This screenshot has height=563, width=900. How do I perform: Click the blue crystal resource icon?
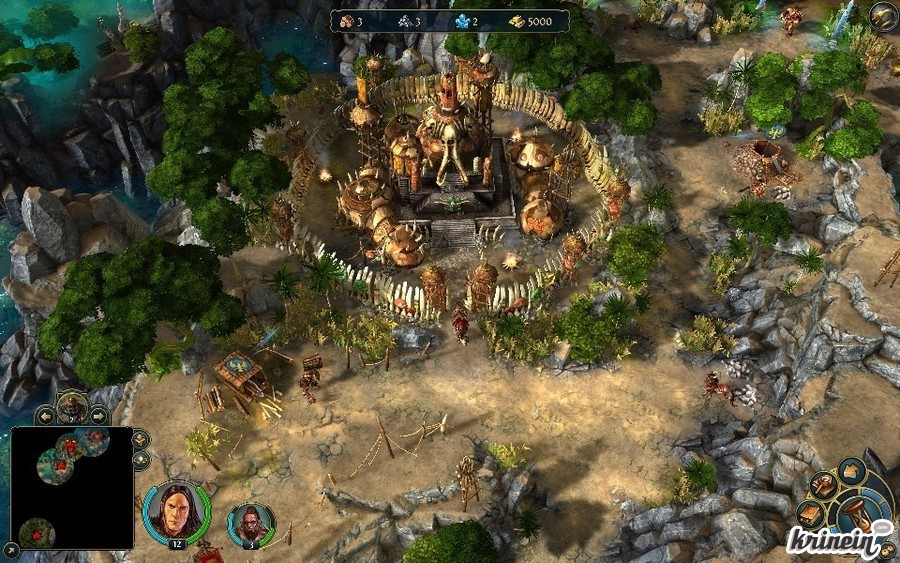pyautogui.click(x=462, y=21)
